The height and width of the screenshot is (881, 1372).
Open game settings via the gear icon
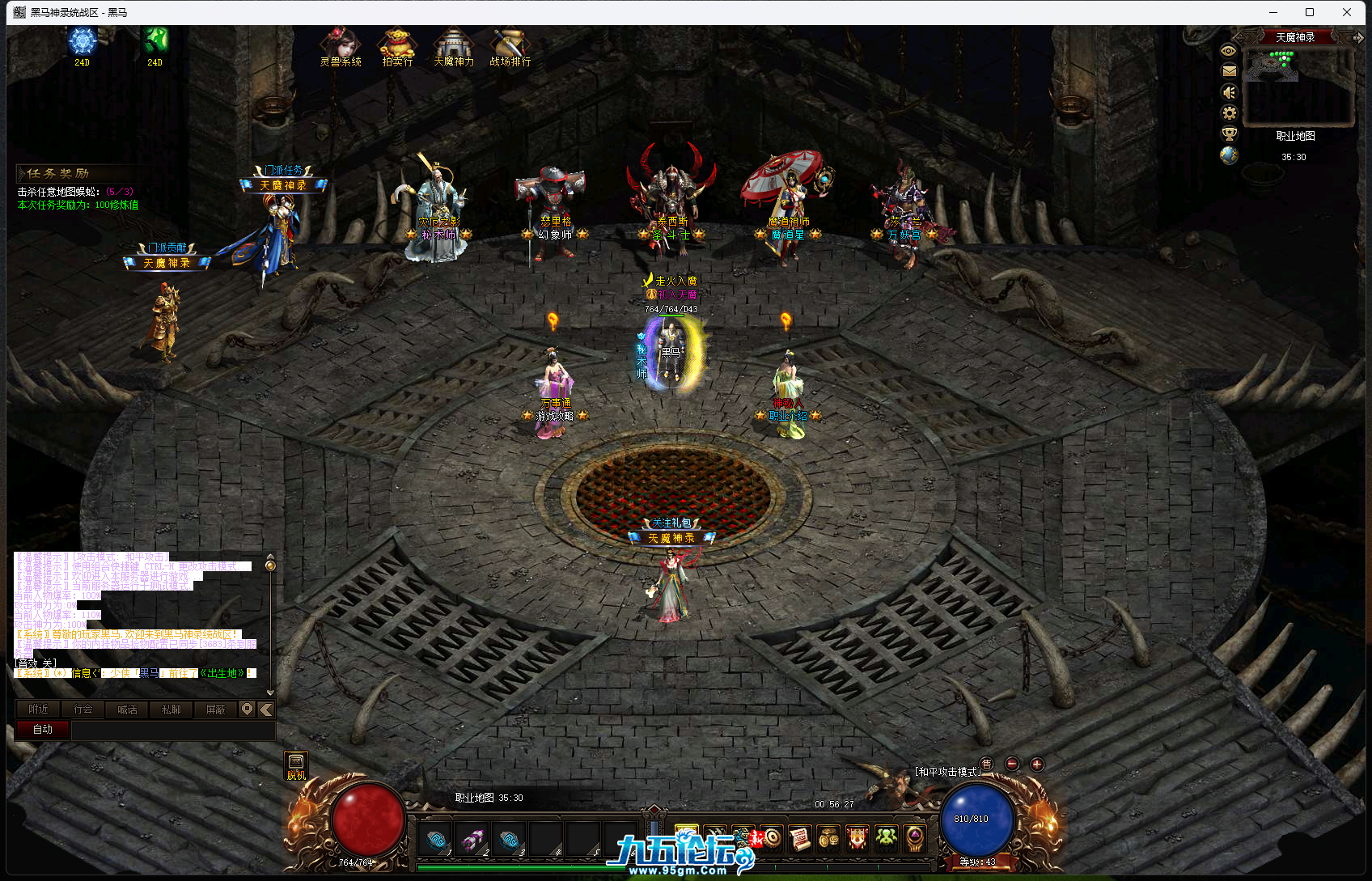[1229, 113]
